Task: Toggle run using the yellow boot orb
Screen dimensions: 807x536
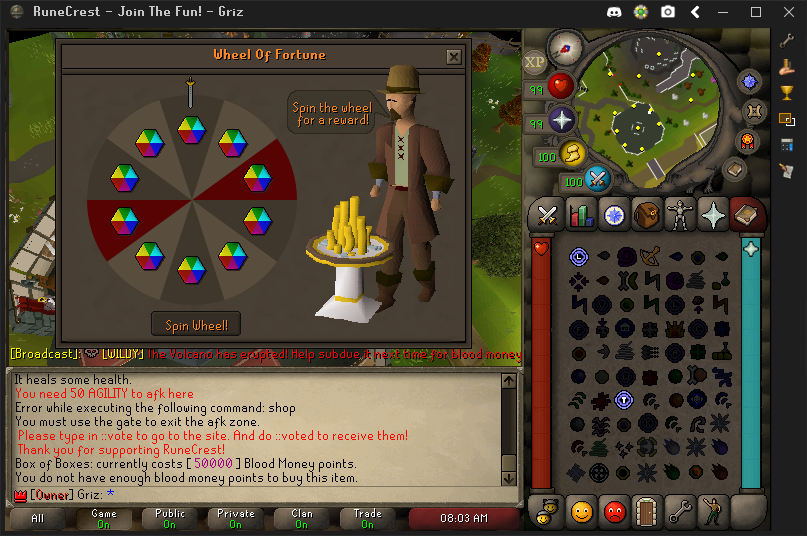Action: (574, 153)
